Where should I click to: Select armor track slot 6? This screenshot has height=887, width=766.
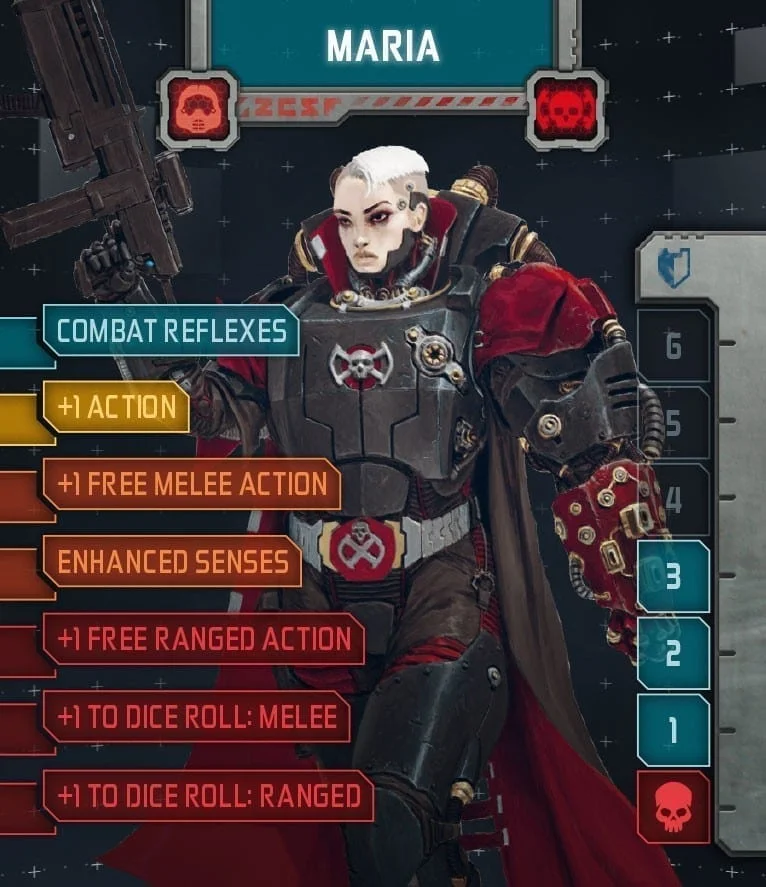(673, 346)
